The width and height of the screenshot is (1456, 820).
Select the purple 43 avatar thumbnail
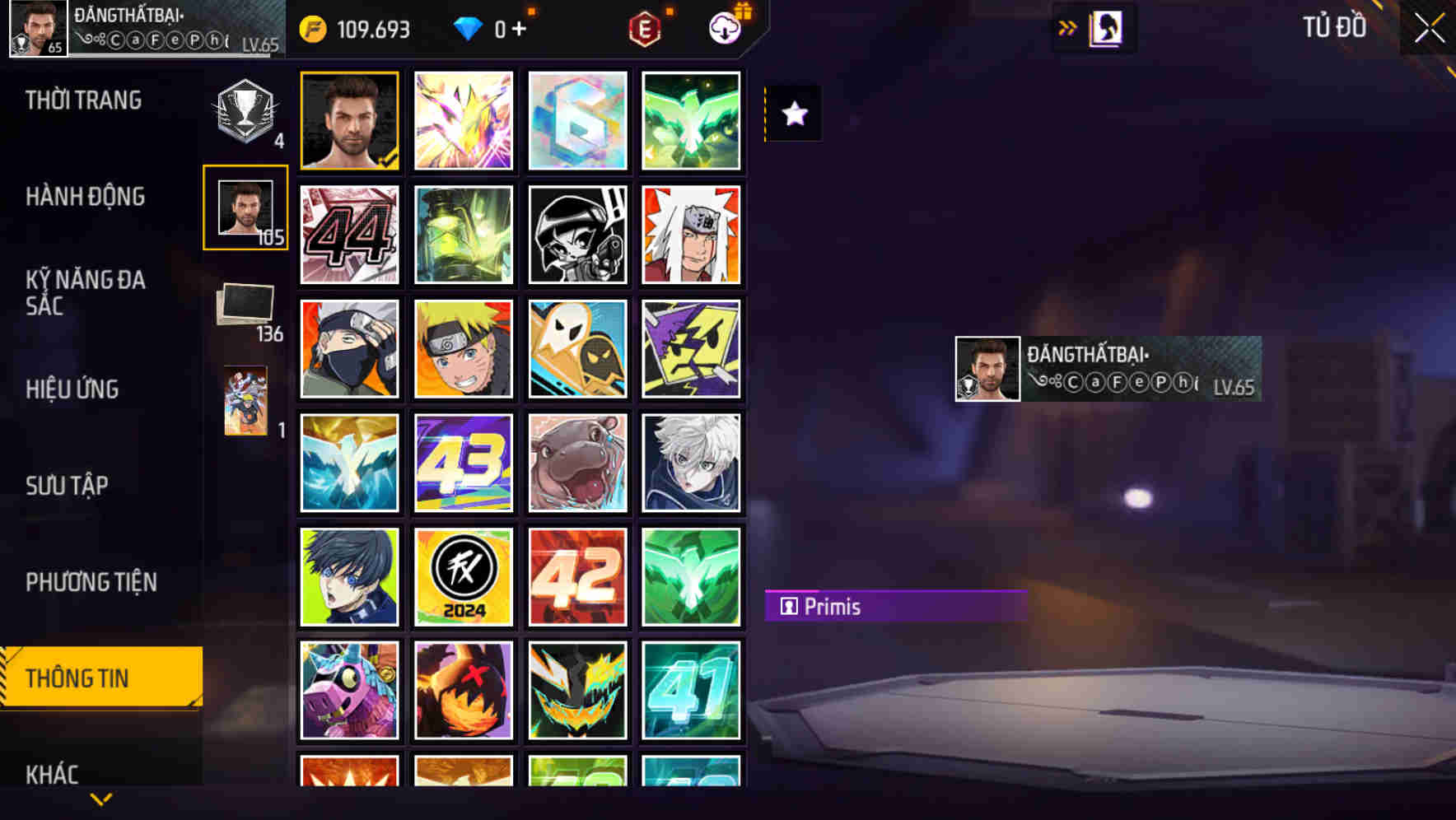pos(463,462)
